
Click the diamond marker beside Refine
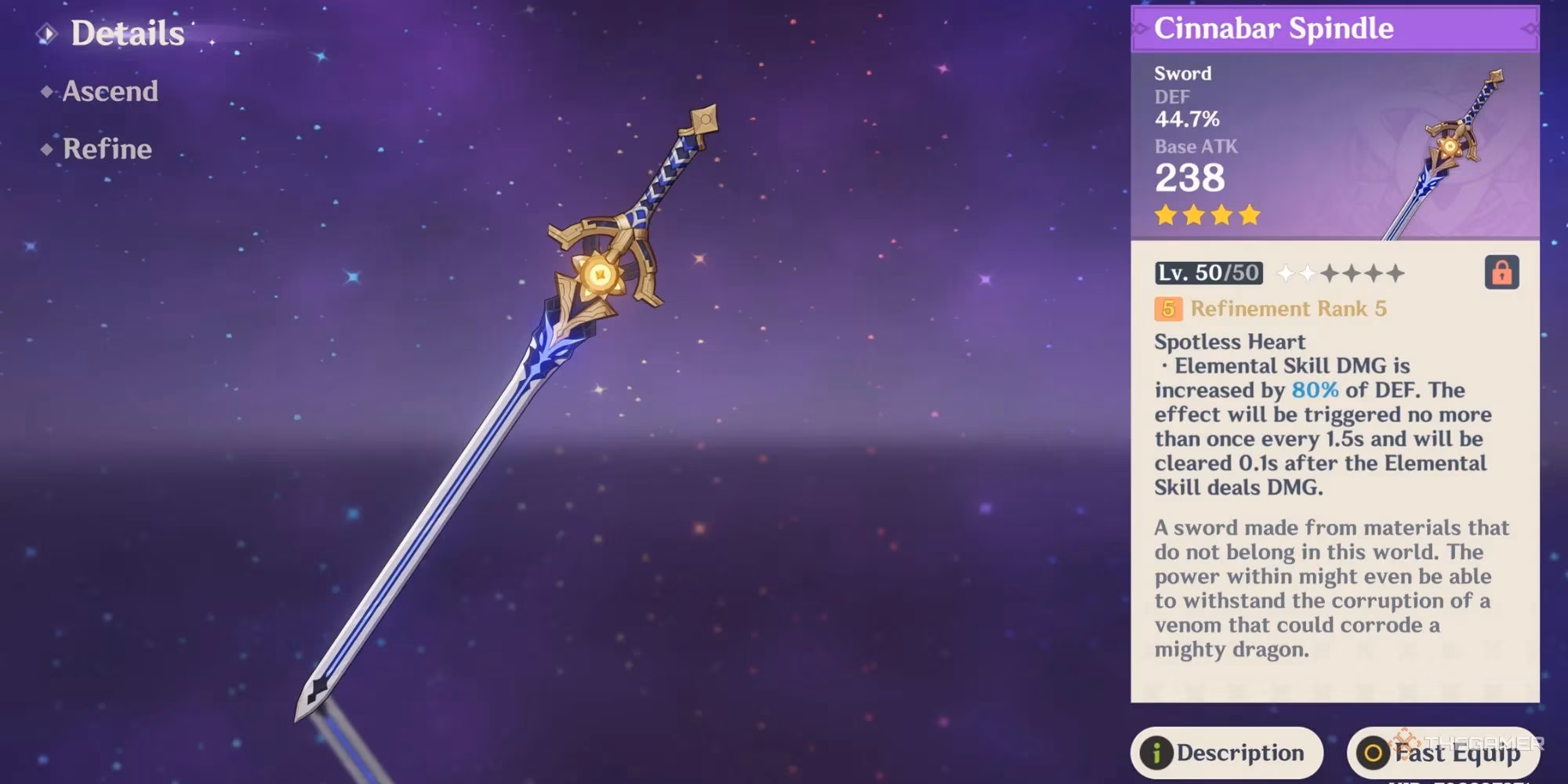[x=49, y=149]
